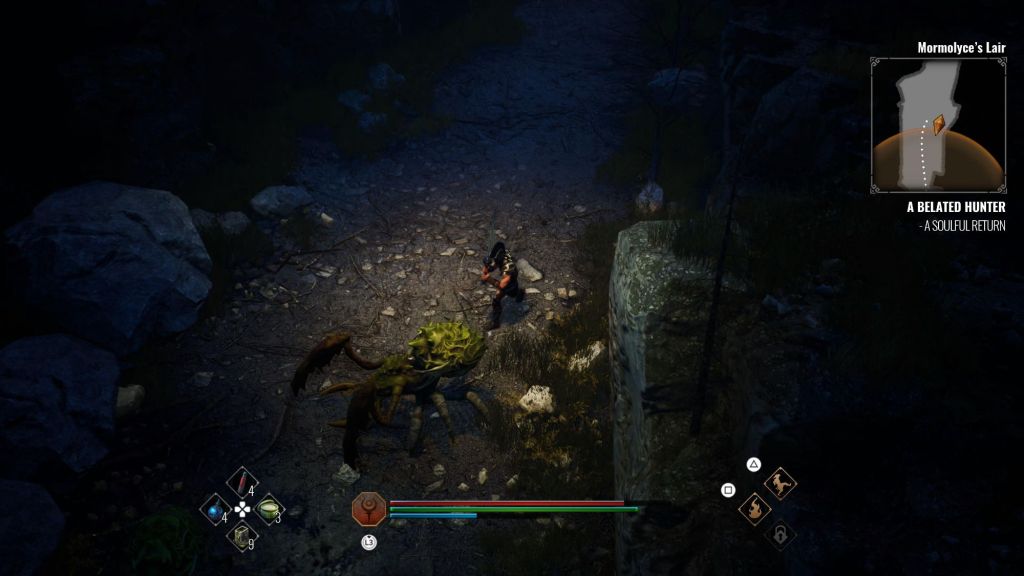Use the blue orb quick item
This screenshot has height=576, width=1024.
(215, 510)
